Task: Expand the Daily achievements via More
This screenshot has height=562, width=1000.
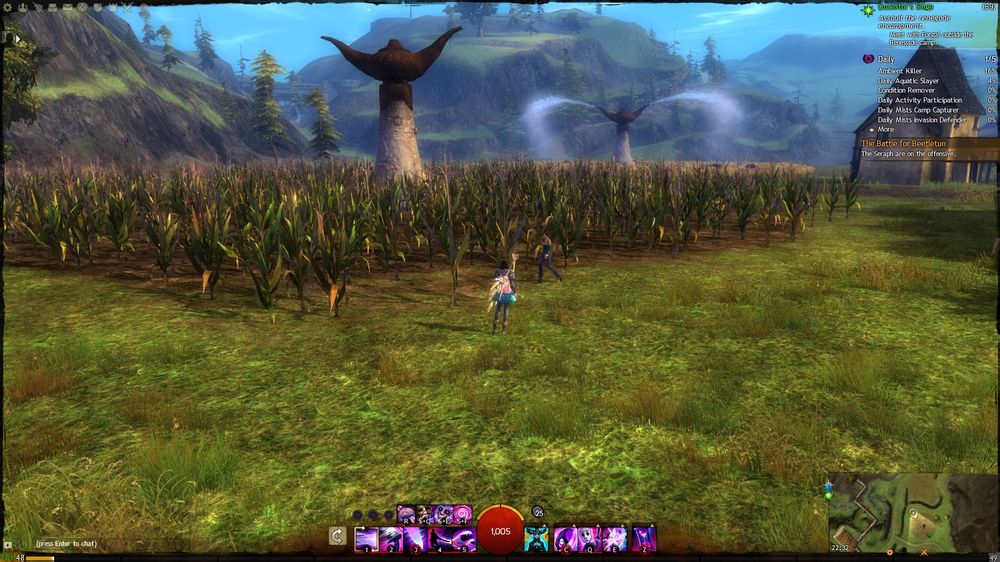Action: pos(885,130)
